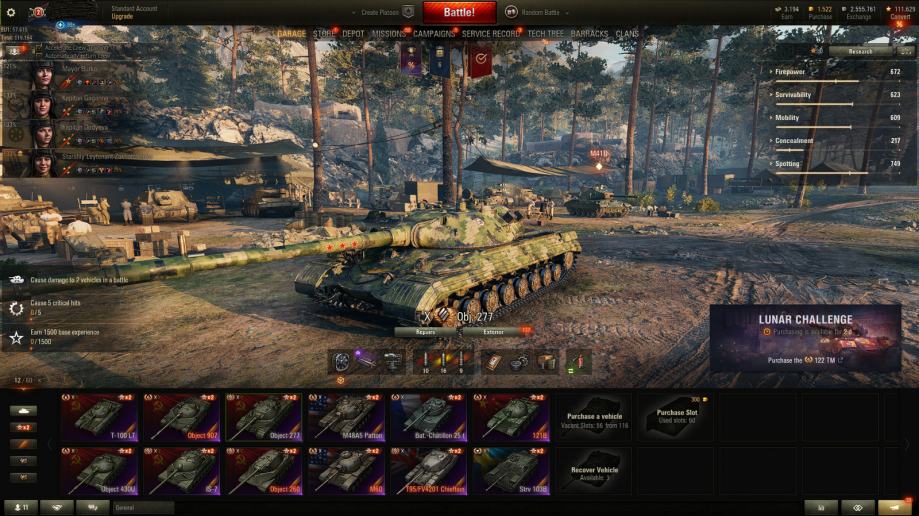Open the Depot tab

tap(353, 34)
